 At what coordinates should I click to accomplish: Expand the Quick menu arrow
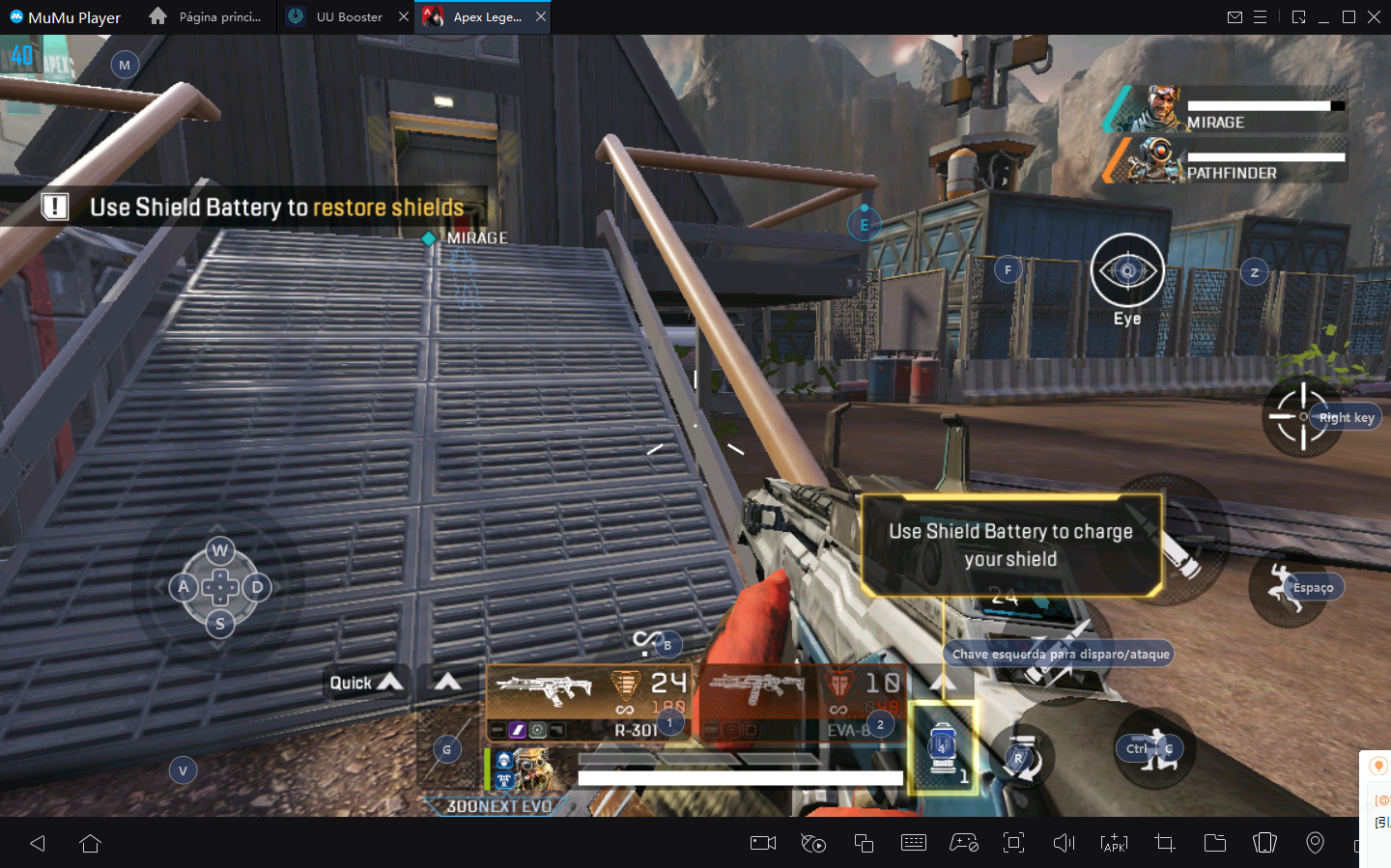[x=391, y=683]
